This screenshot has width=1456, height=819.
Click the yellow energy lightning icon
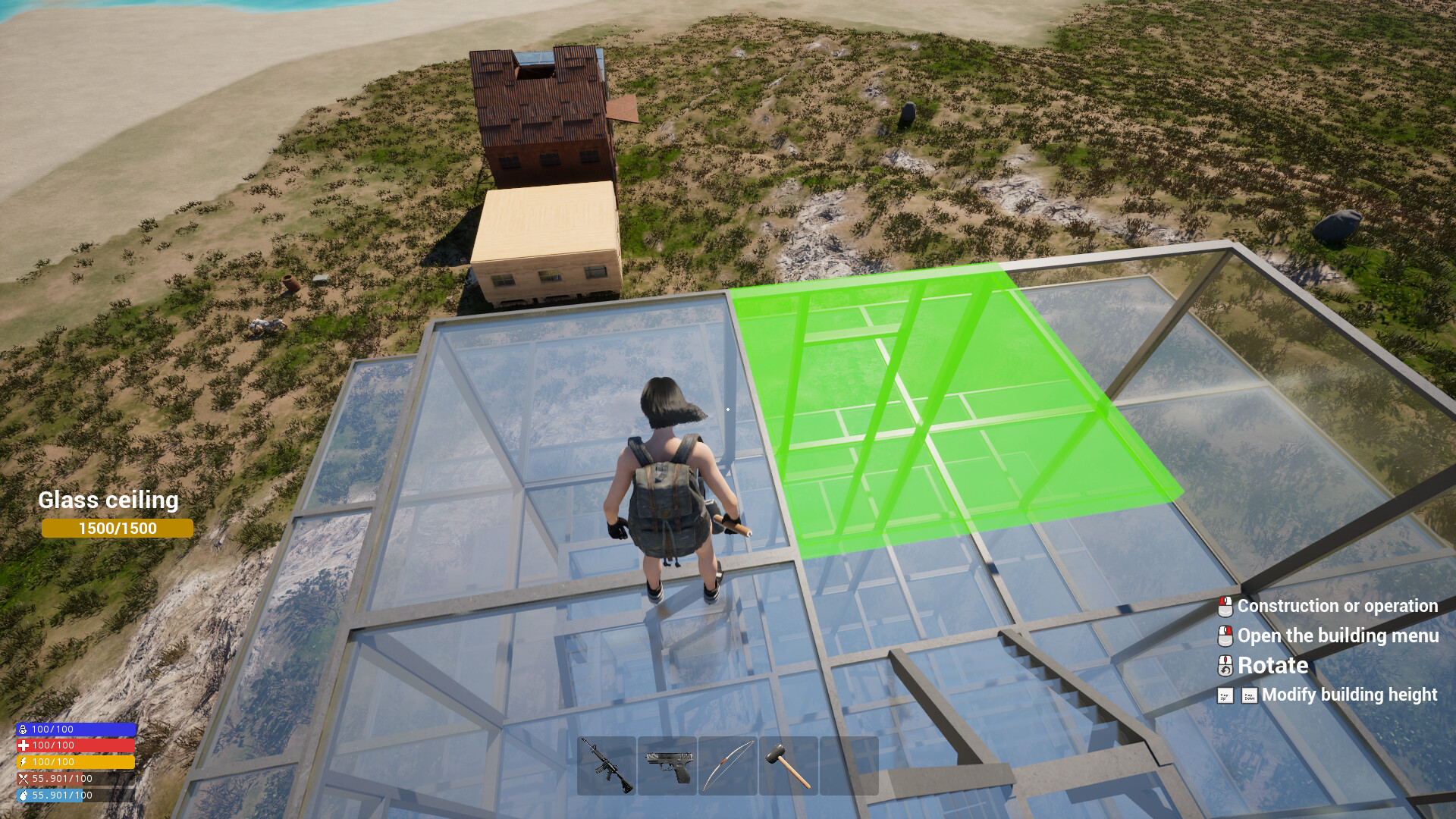tap(23, 761)
